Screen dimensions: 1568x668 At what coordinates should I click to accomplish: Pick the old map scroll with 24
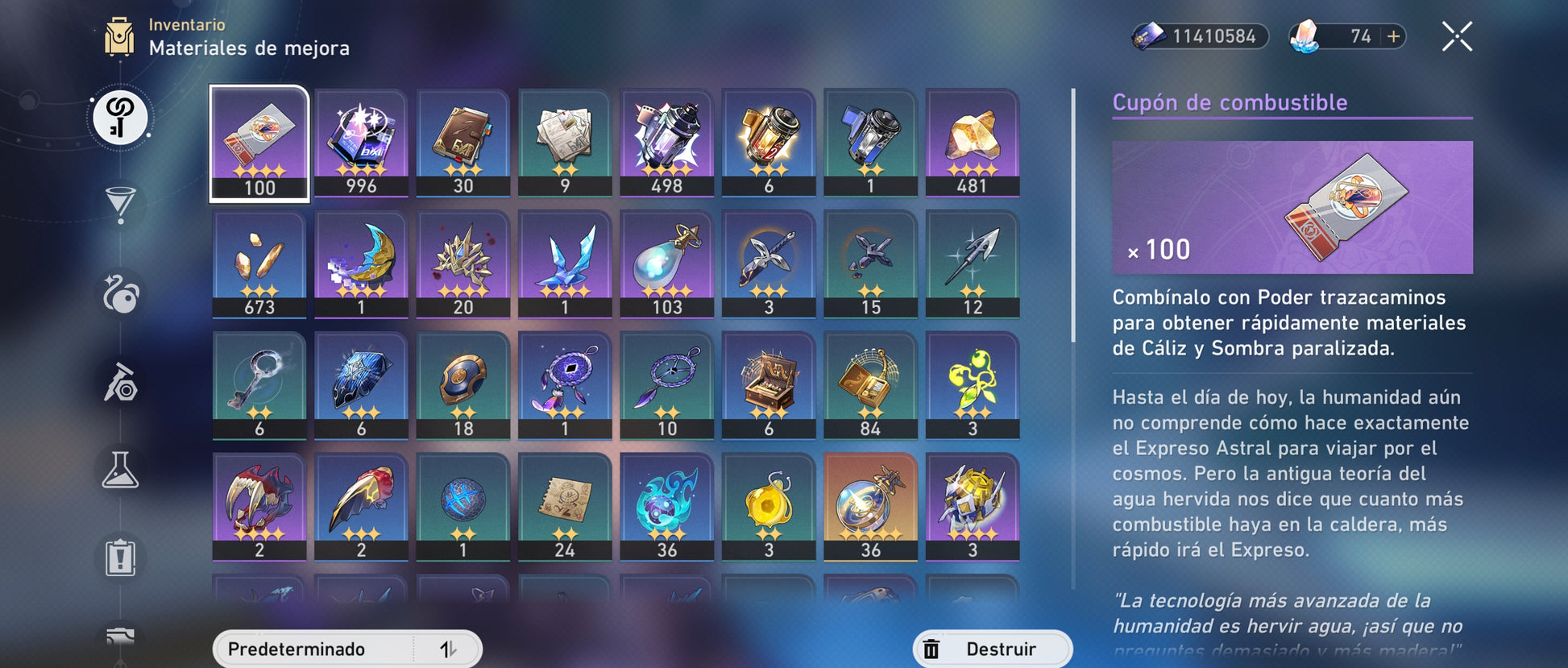(565, 506)
